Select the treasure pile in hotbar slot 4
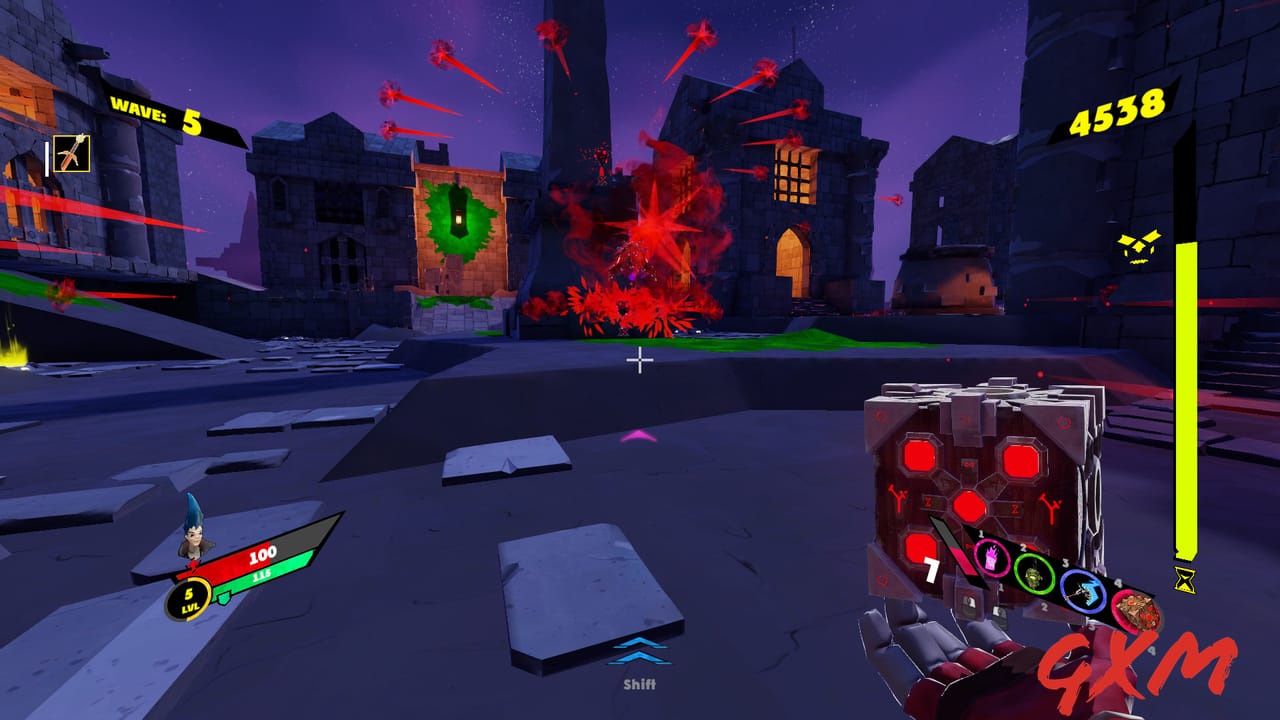The width and height of the screenshot is (1280, 720). tap(1137, 610)
